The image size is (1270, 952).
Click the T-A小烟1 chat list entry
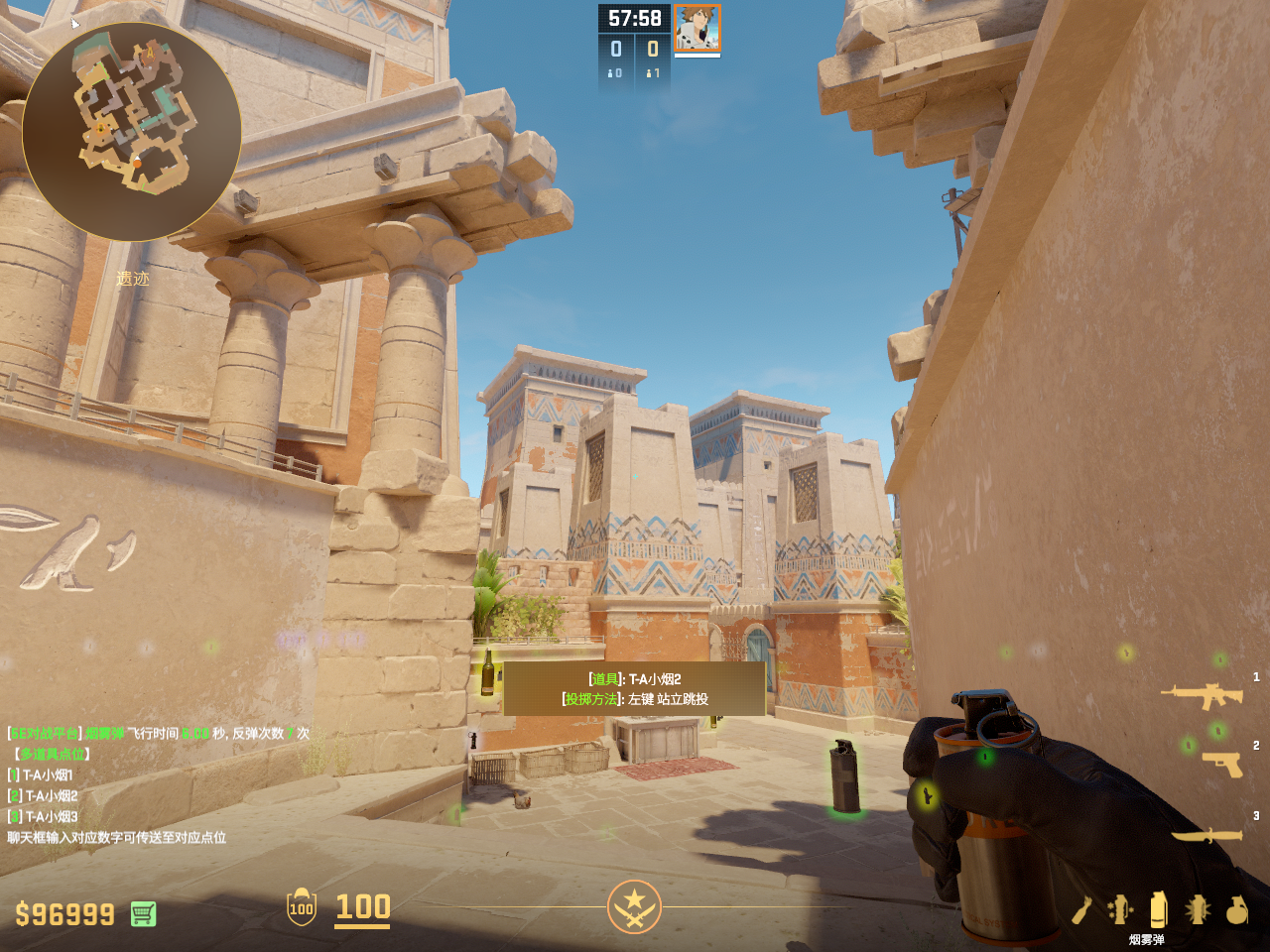point(48,774)
